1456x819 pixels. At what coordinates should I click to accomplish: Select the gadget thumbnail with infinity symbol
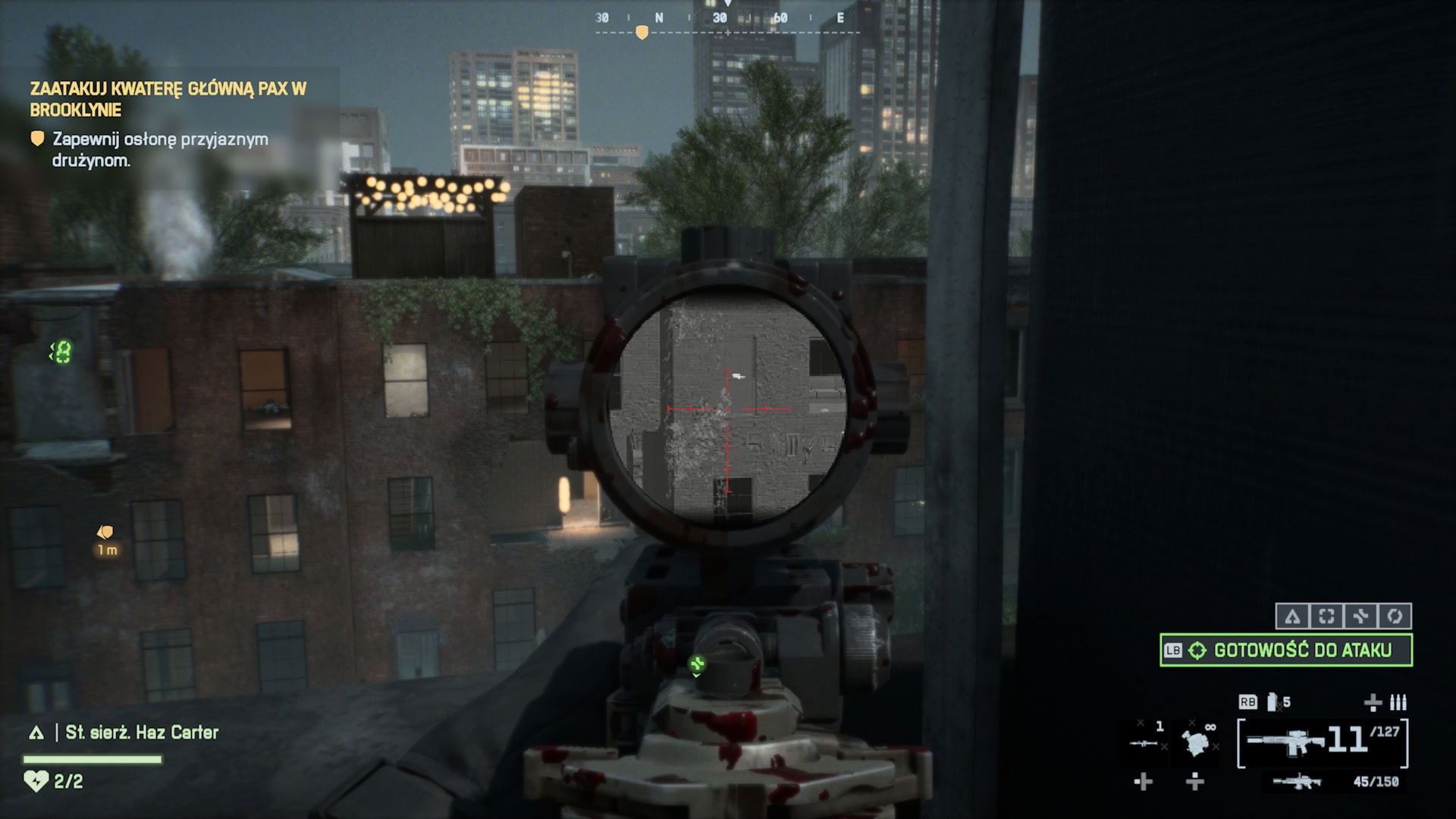click(x=1194, y=744)
